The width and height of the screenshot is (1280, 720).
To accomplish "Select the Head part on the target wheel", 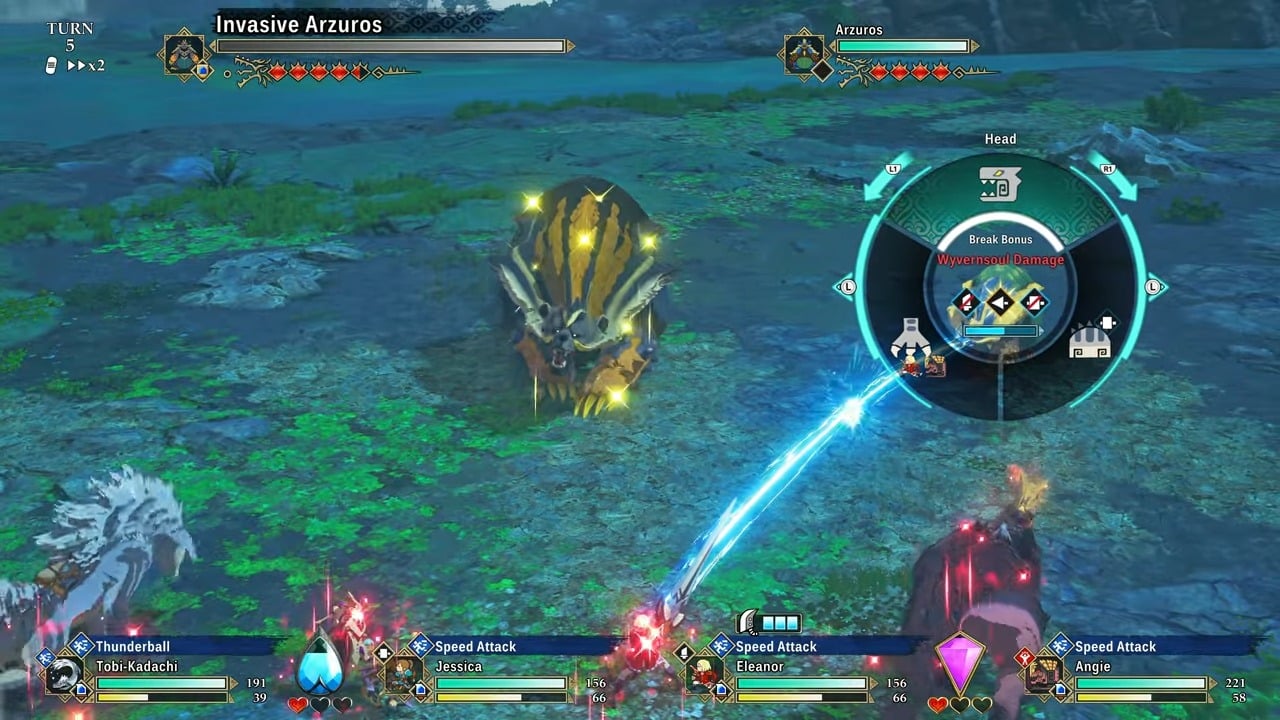I will pyautogui.click(x=999, y=185).
